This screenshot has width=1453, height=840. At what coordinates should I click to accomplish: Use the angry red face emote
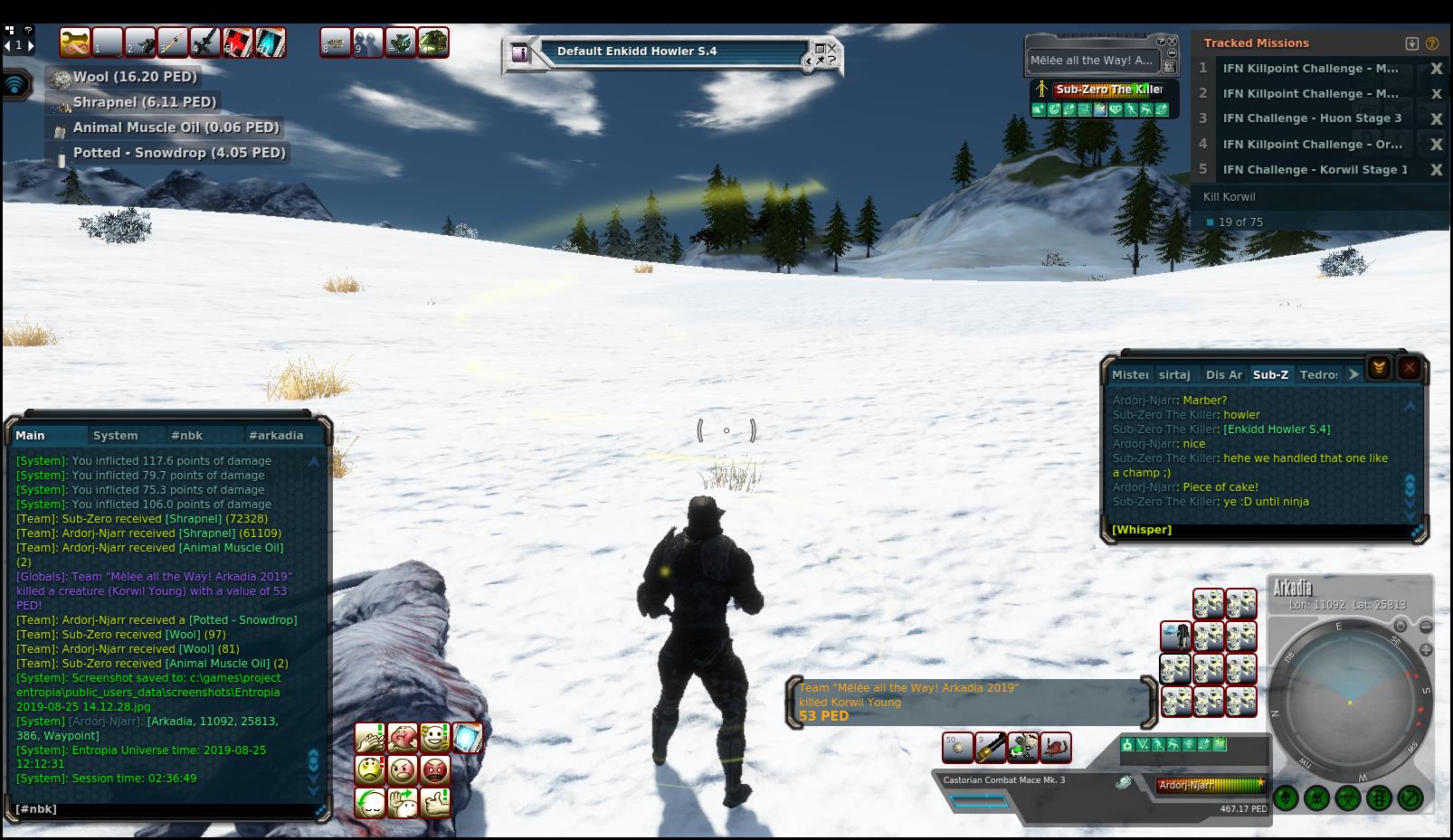tap(435, 770)
